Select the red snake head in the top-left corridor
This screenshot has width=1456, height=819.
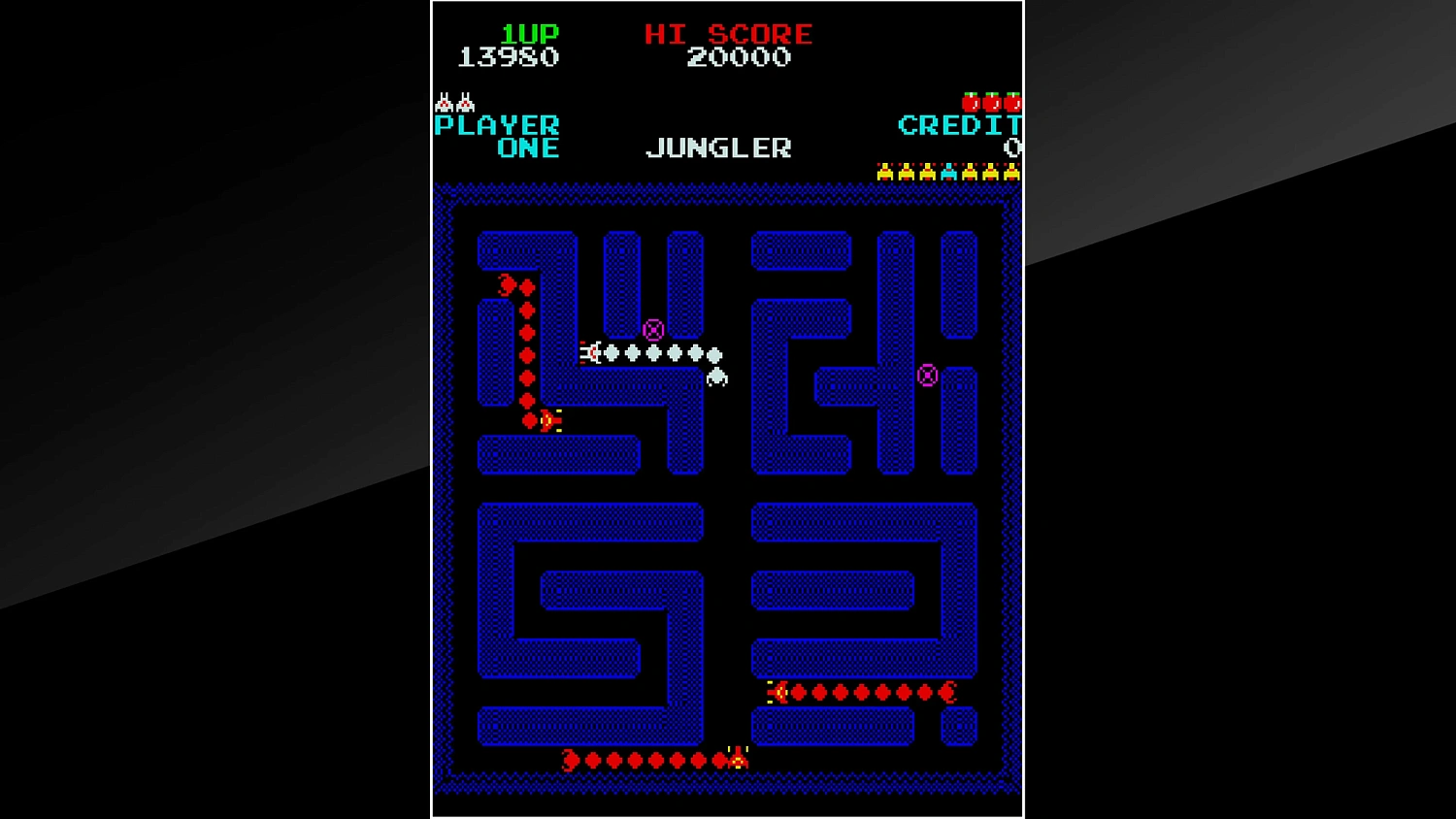(x=508, y=286)
